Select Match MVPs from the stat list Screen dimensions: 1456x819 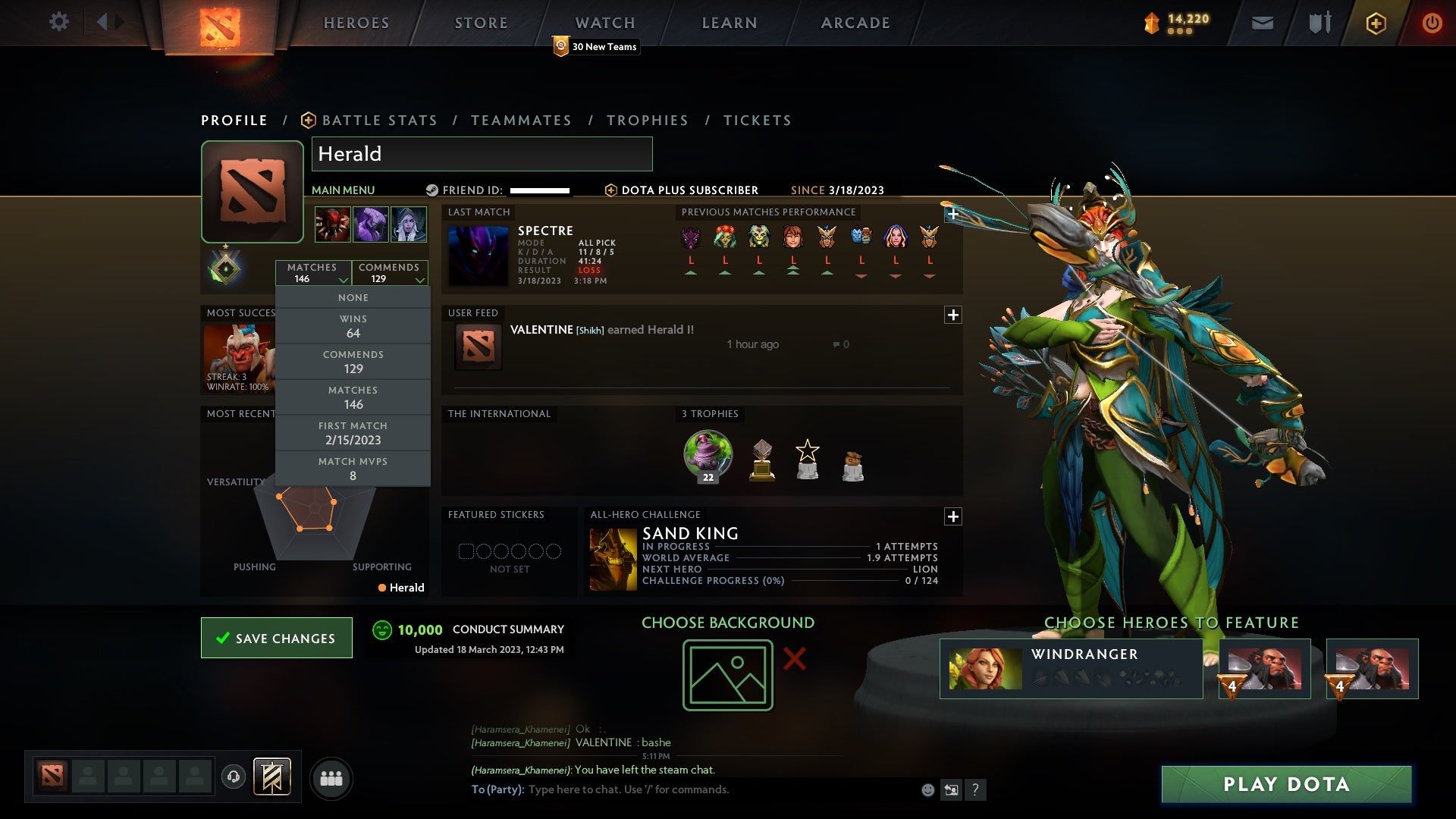click(x=353, y=468)
